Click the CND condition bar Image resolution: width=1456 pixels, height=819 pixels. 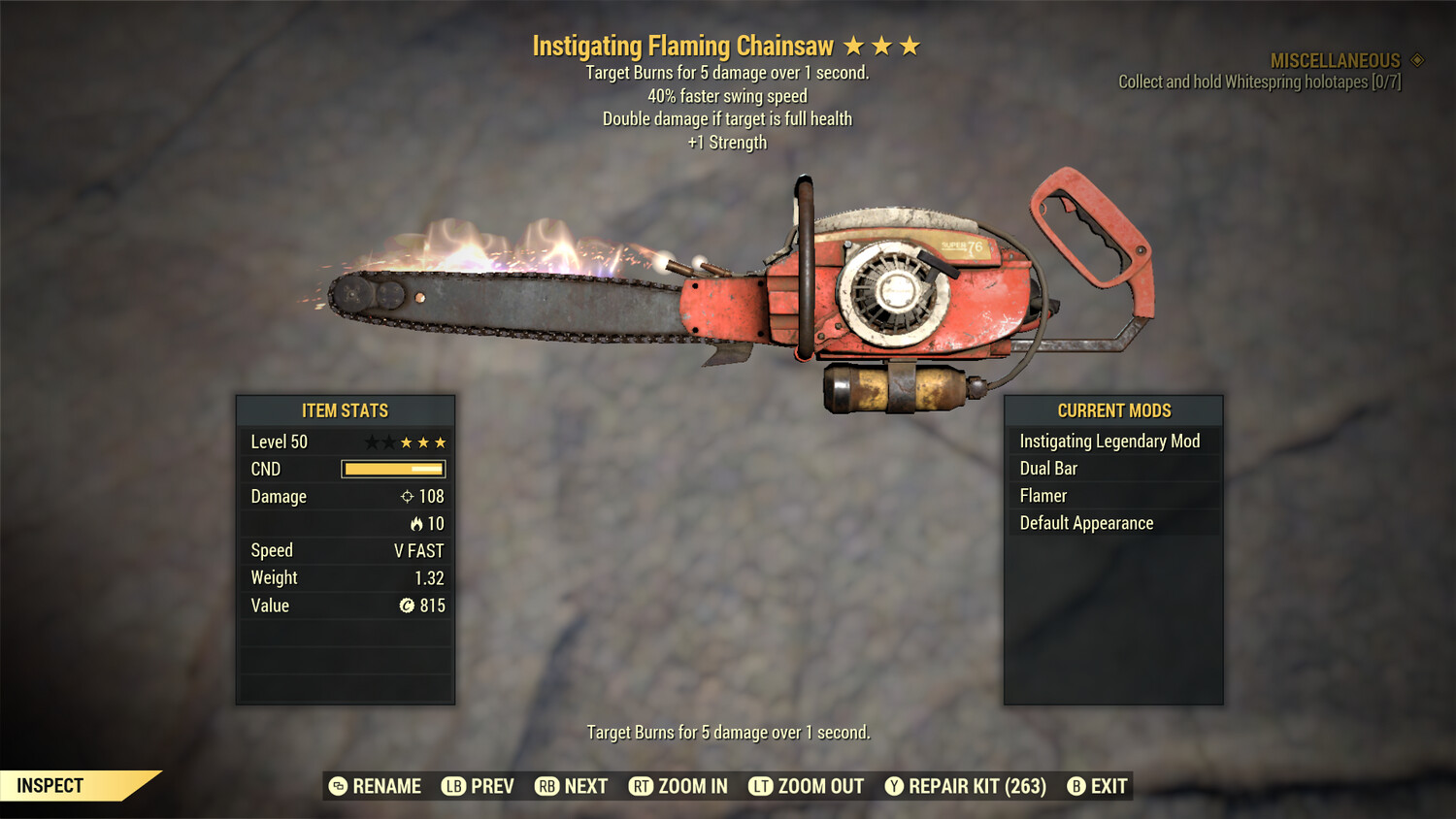pos(392,469)
